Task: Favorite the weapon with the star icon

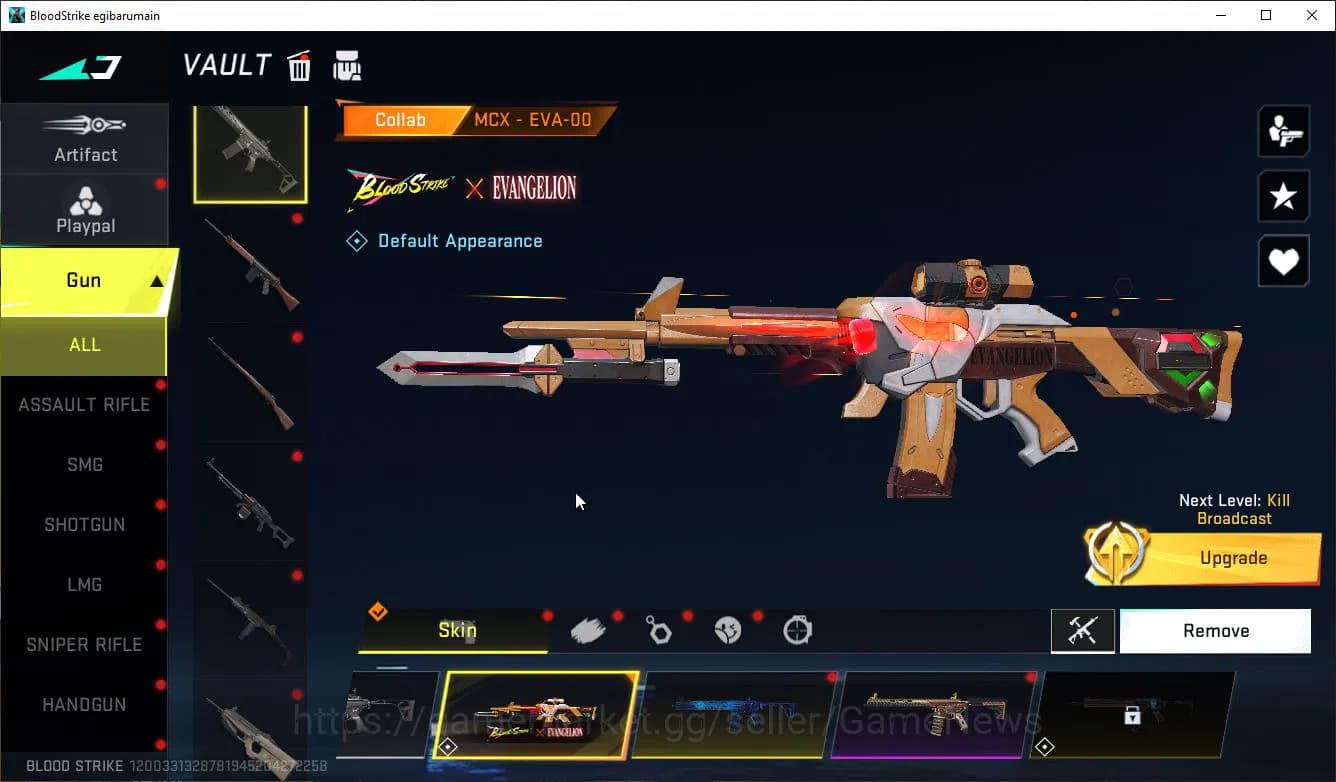Action: click(x=1283, y=196)
